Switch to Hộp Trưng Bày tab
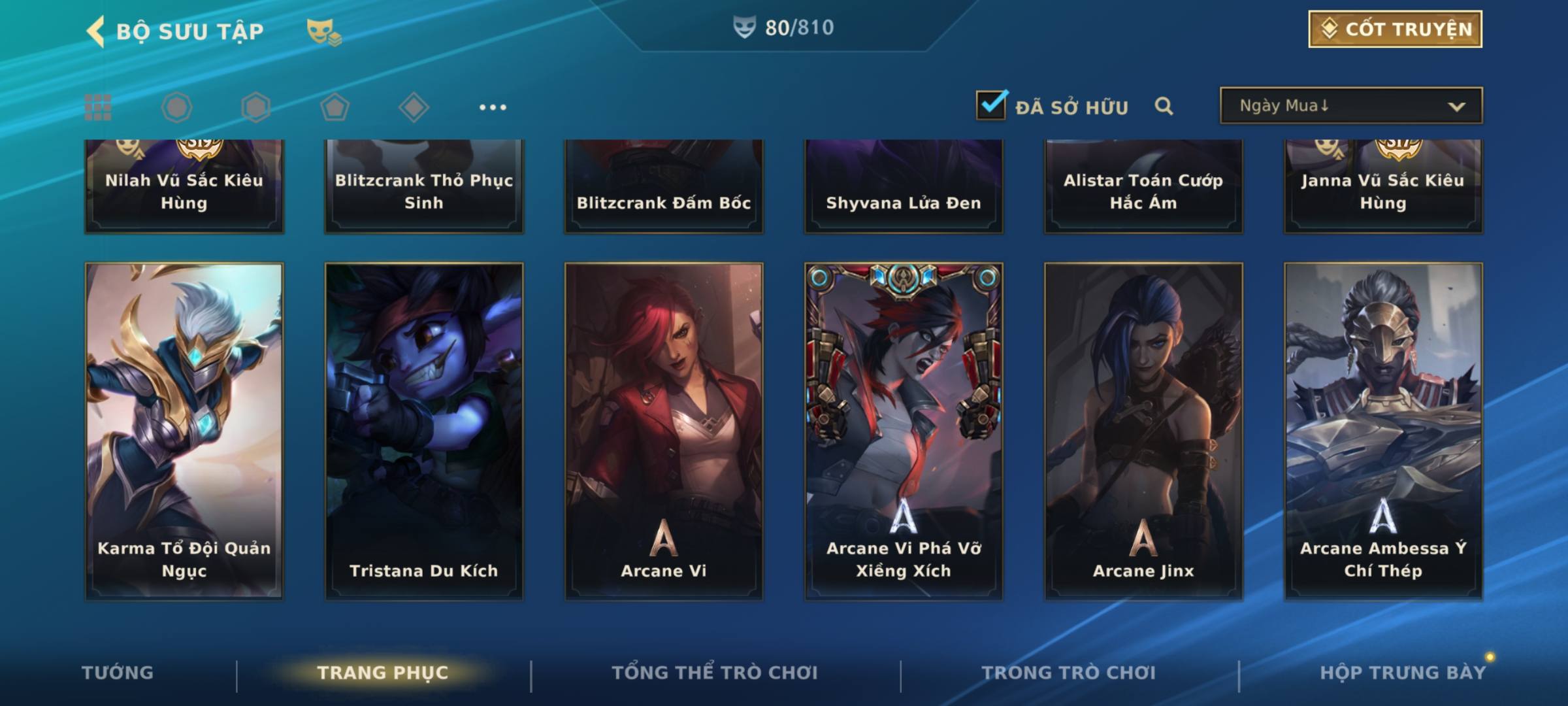1568x706 pixels. [x=1402, y=673]
